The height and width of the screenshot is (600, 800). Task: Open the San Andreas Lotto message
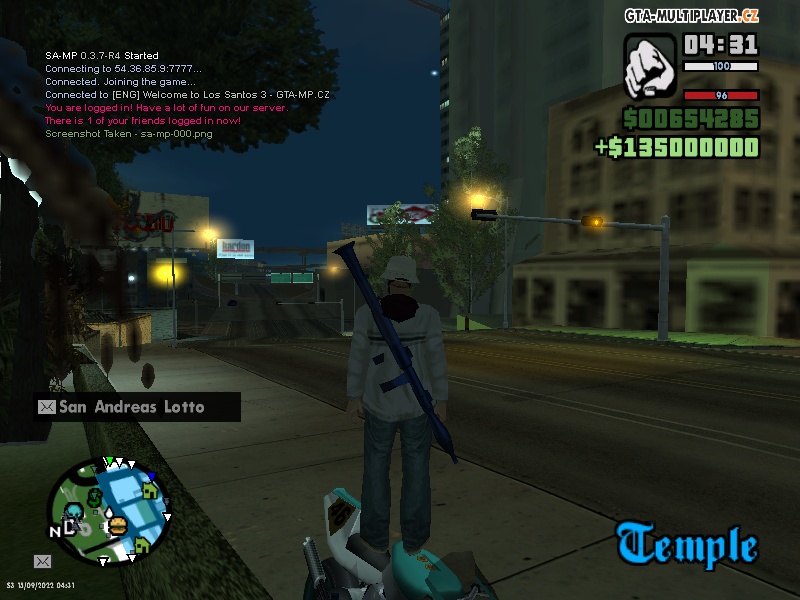click(137, 407)
